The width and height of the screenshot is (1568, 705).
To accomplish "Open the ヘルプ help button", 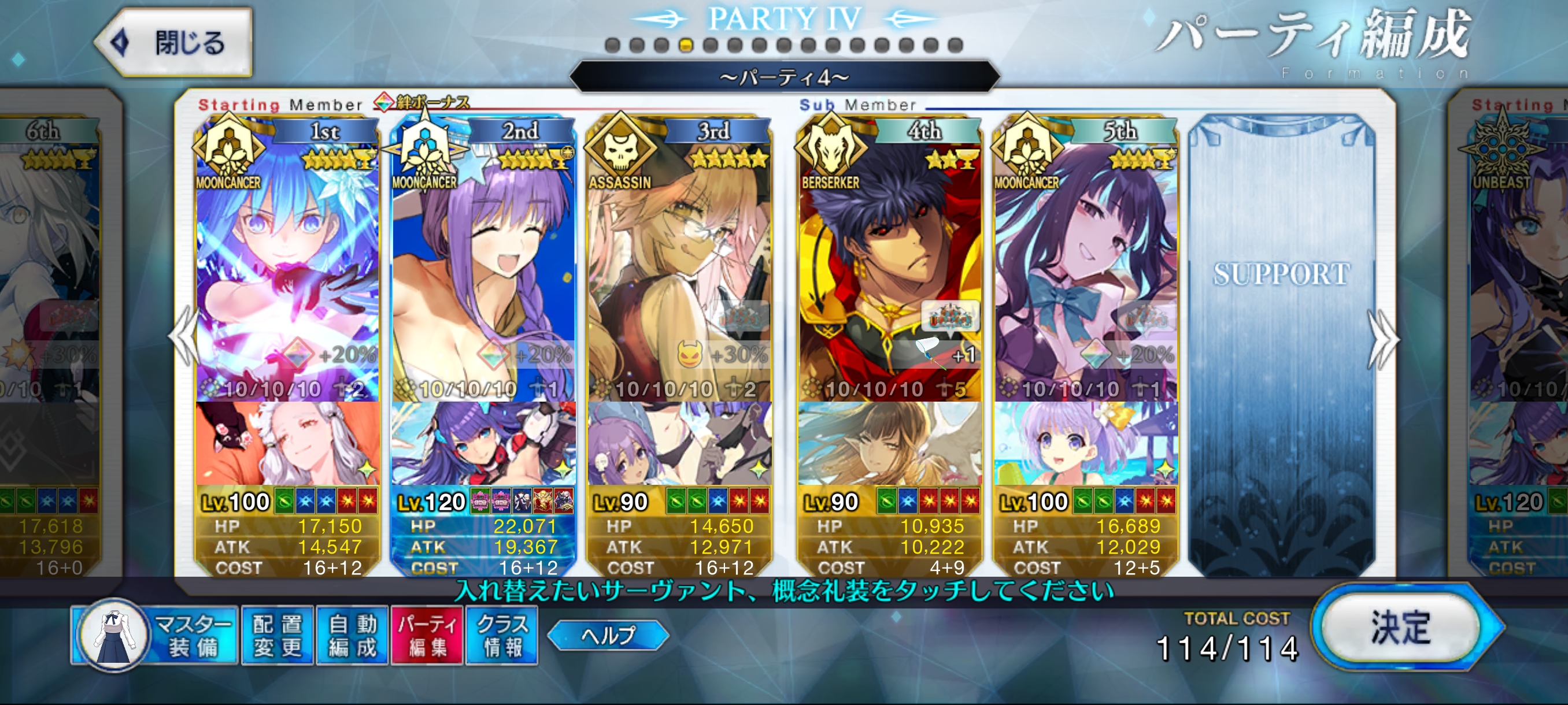I will [x=608, y=635].
